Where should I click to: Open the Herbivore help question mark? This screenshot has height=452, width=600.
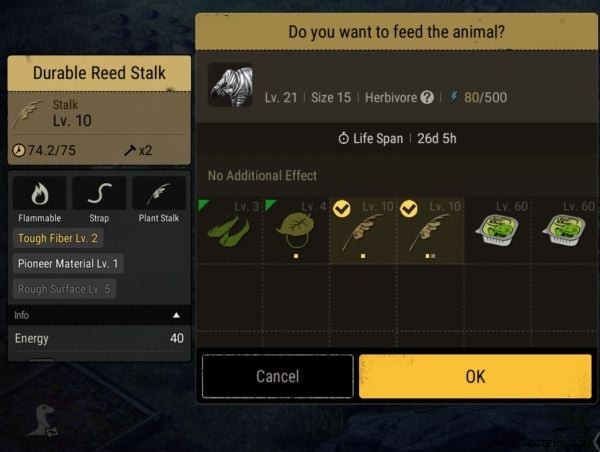pos(427,97)
